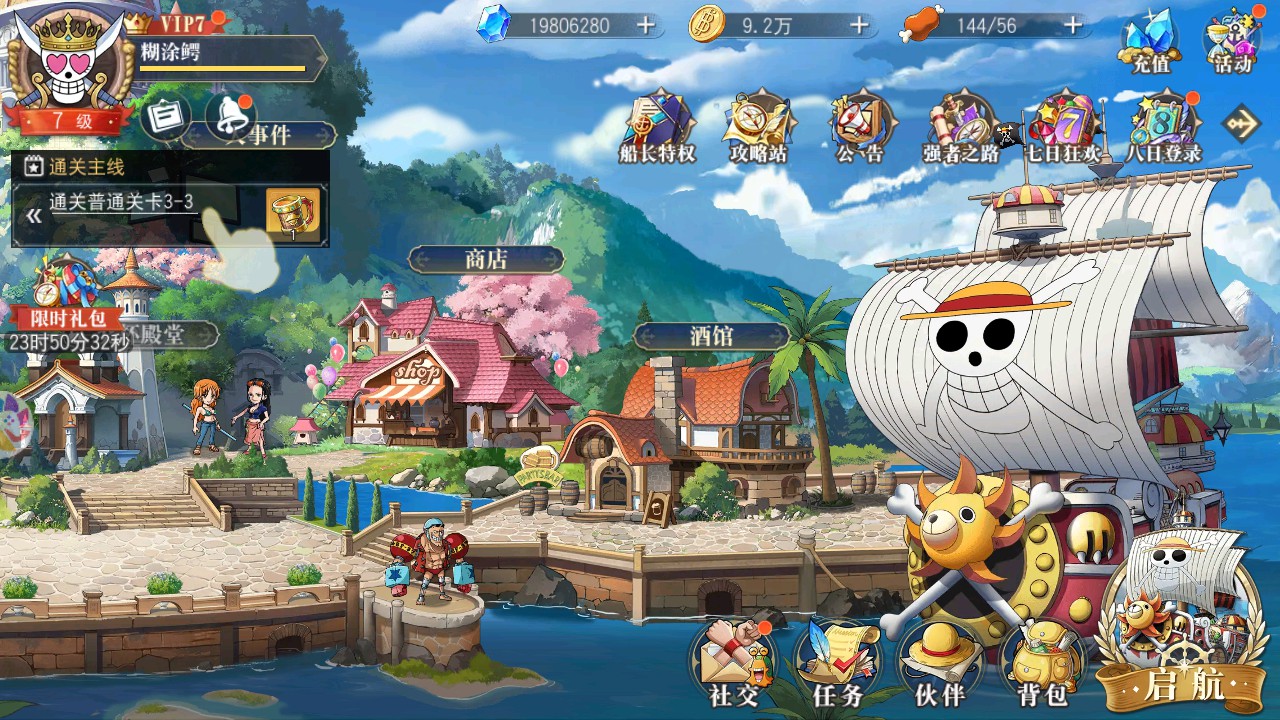Open the 活动 events icon
Screen dimensions: 1280x720
[x=1232, y=42]
